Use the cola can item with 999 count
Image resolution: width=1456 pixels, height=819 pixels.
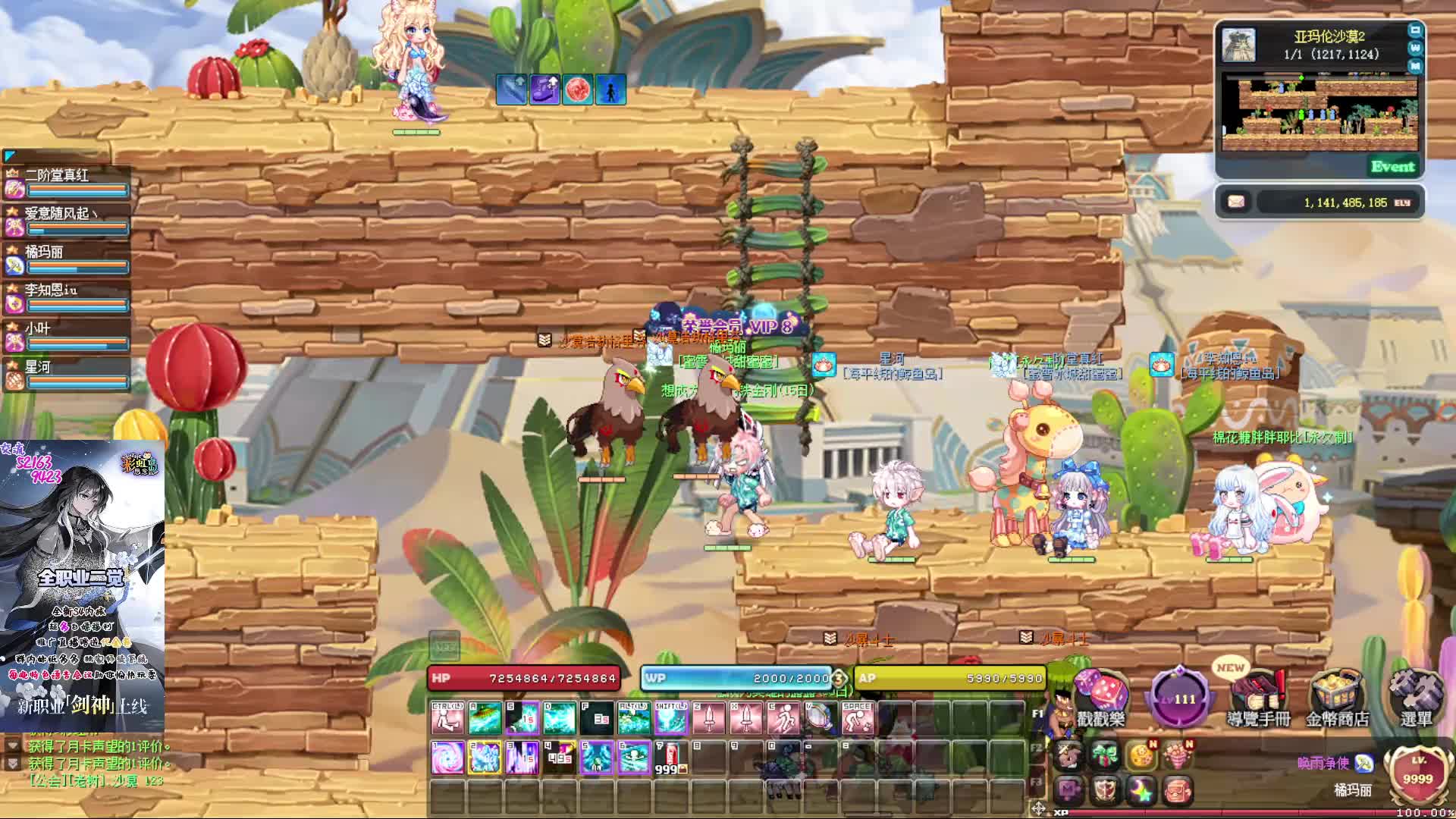pos(670,758)
